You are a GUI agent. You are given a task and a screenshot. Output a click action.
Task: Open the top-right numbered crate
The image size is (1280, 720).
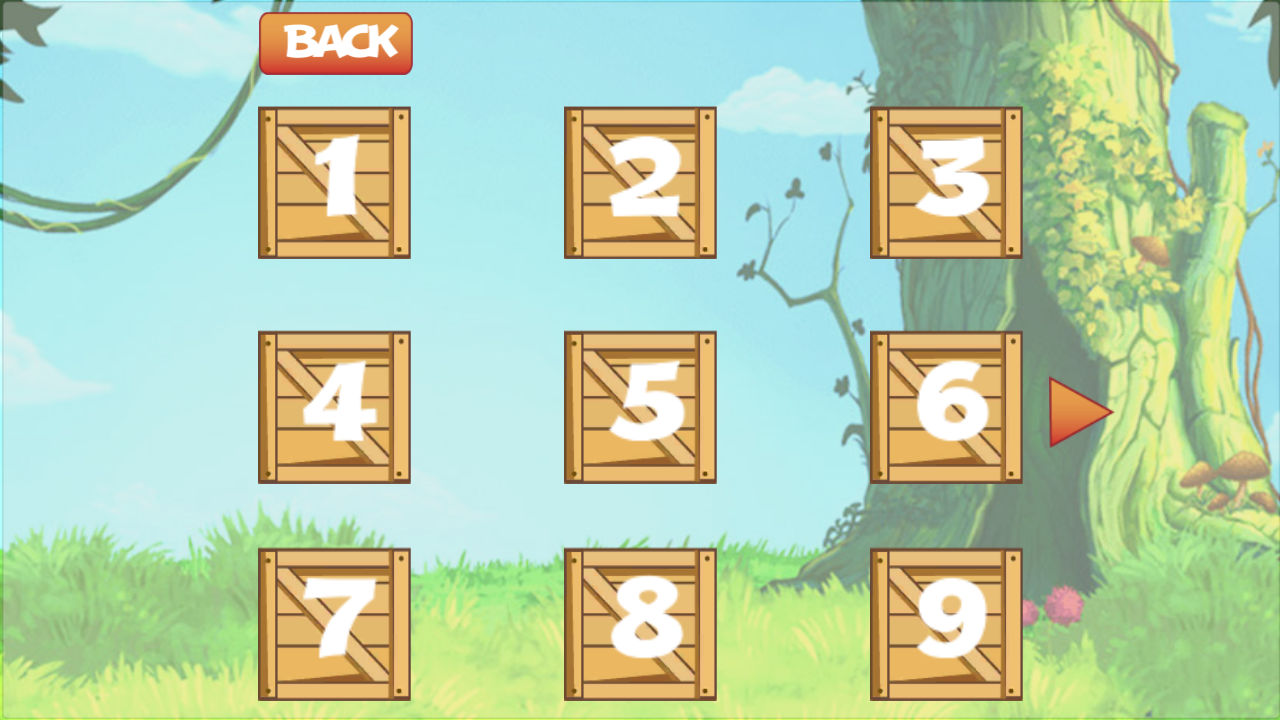coord(945,183)
